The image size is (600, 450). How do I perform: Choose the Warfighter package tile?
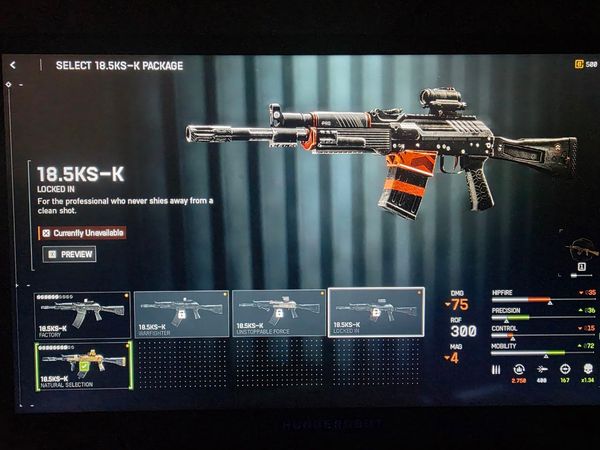(x=180, y=314)
